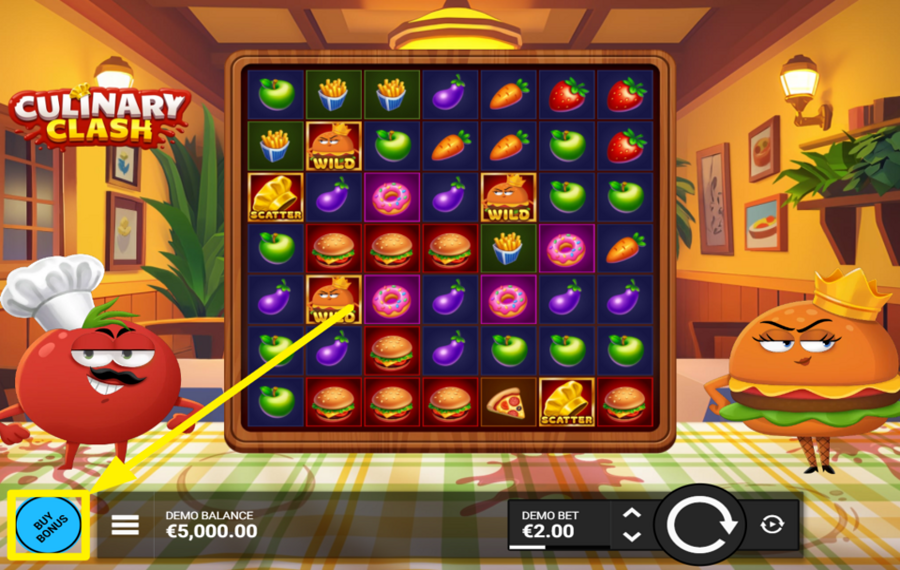Spin the reels
The height and width of the screenshot is (570, 900).
pyautogui.click(x=701, y=524)
